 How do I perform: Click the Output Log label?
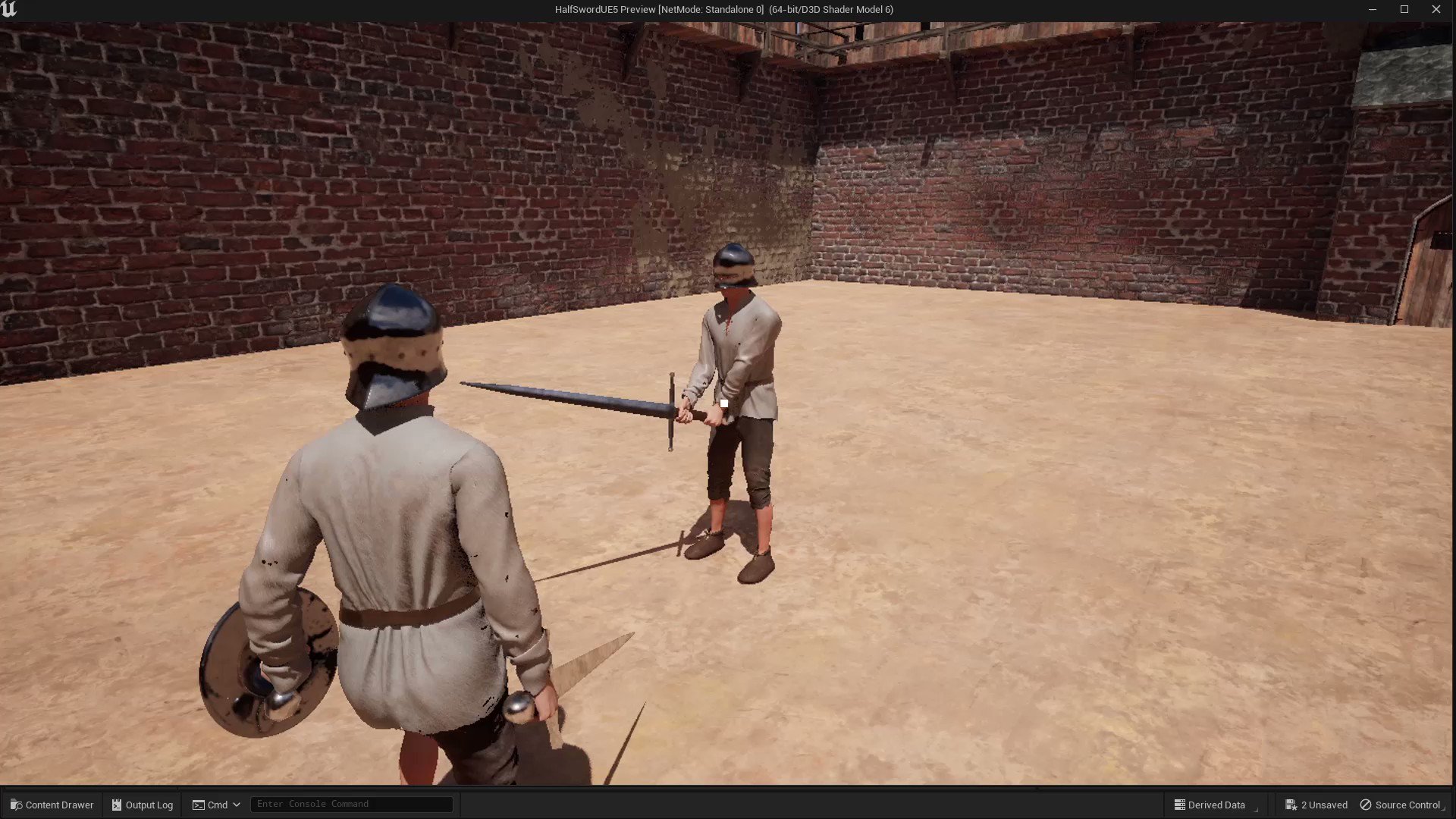click(x=149, y=805)
